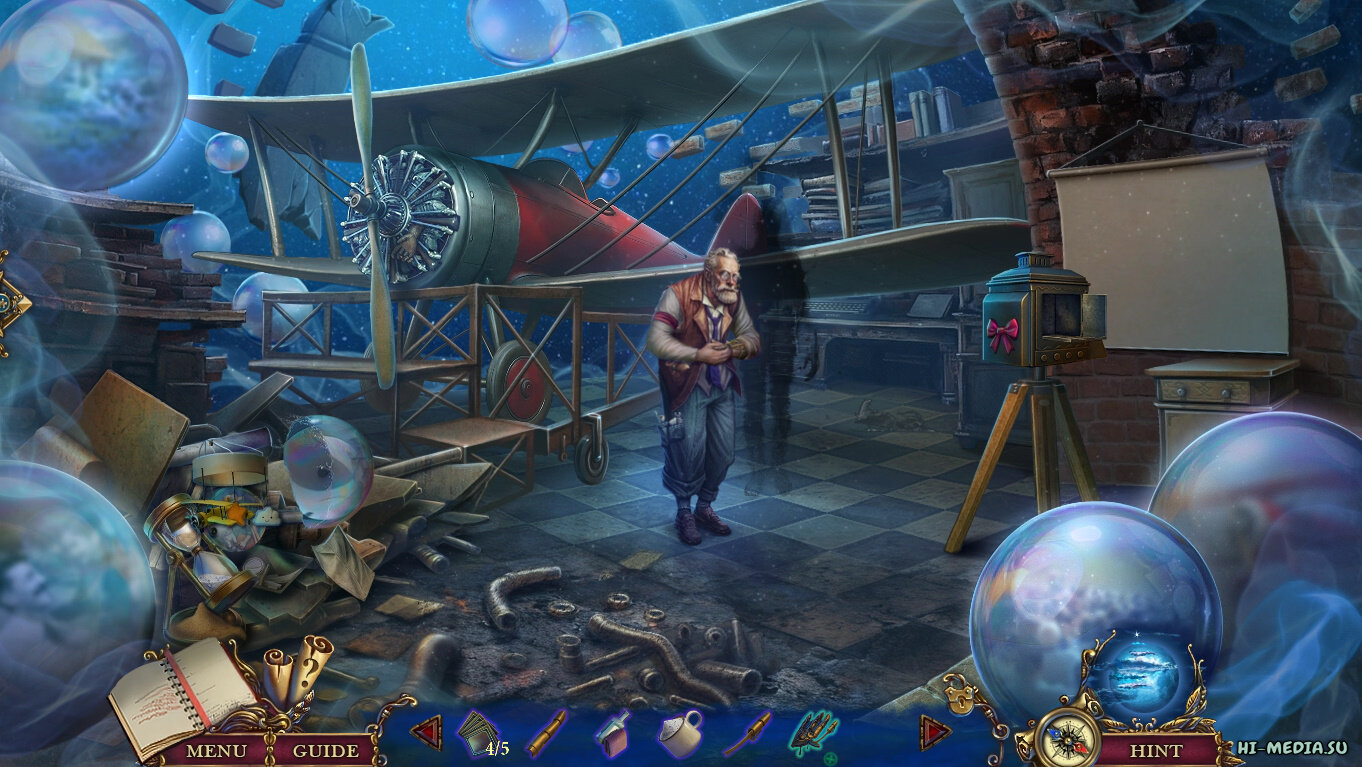Open the game Menu
This screenshot has height=767, width=1362.
[x=218, y=750]
